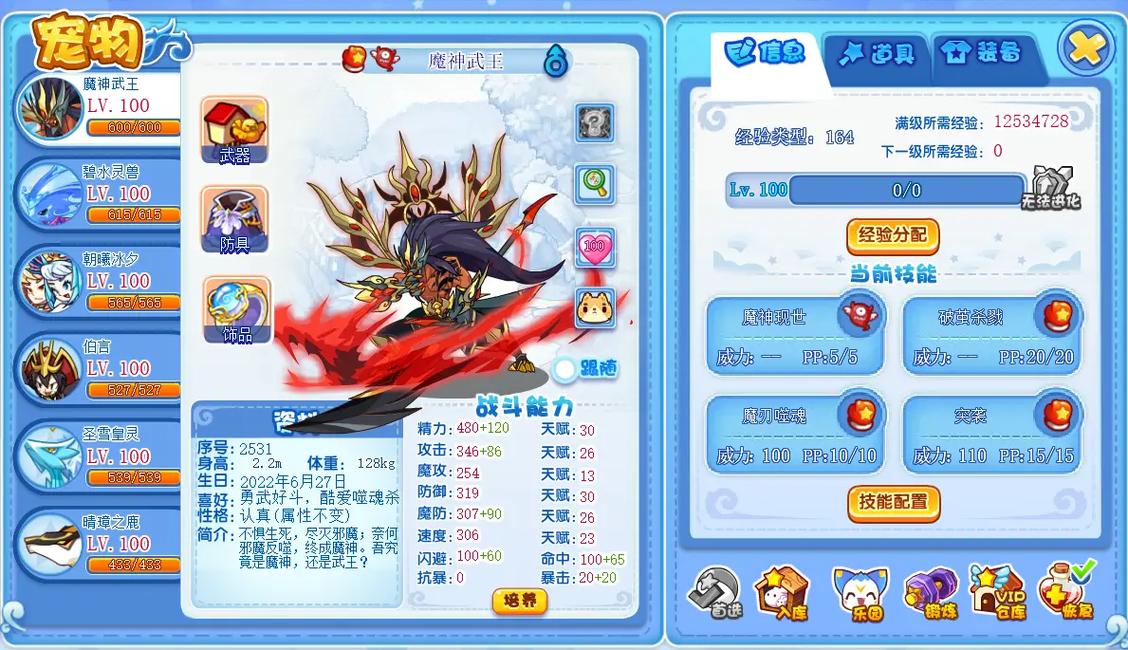The image size is (1128, 650).
Task: Switch to the 道具 tab
Action: tap(877, 54)
